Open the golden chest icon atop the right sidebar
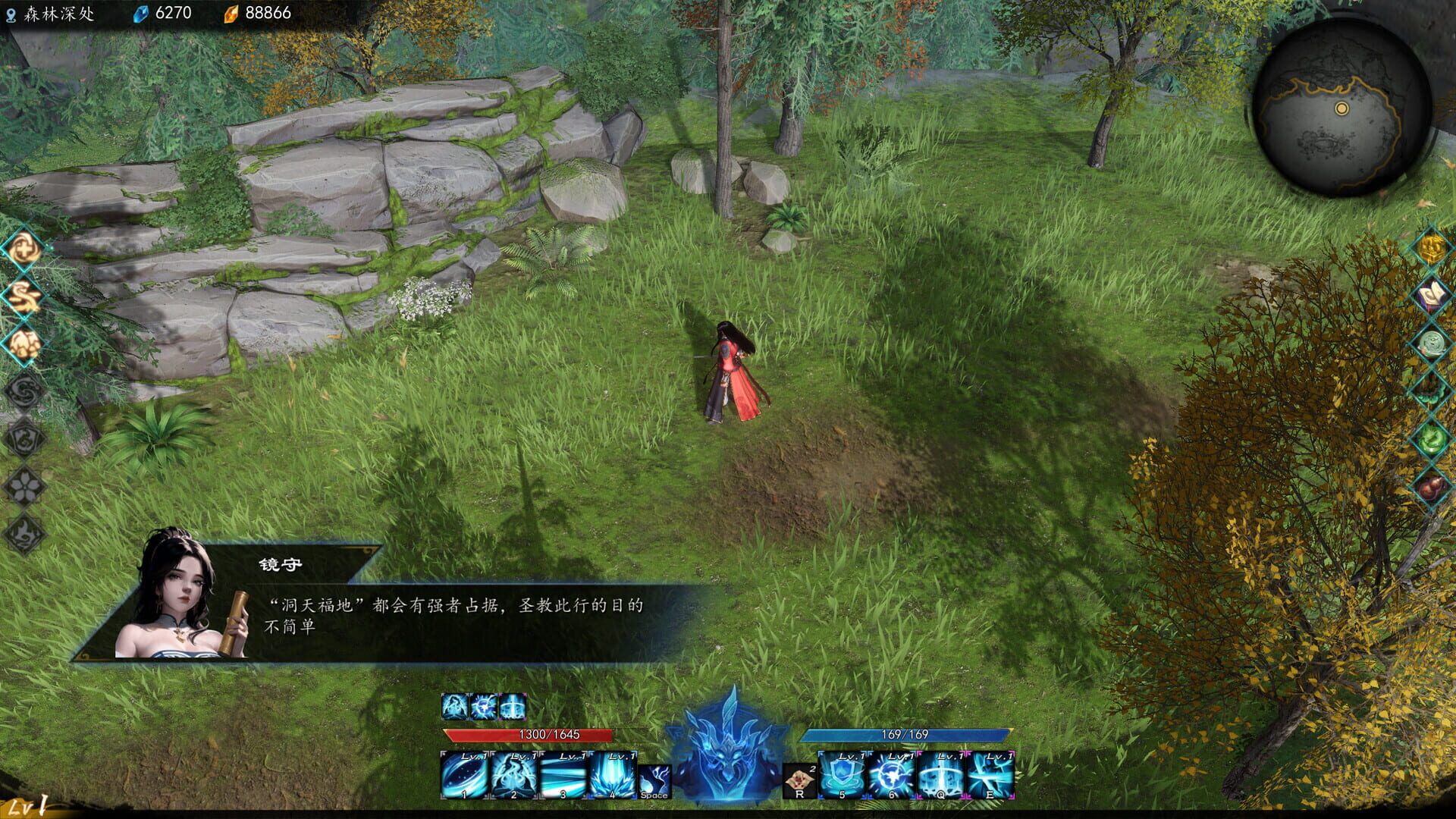Viewport: 1456px width, 819px height. coord(1431,248)
